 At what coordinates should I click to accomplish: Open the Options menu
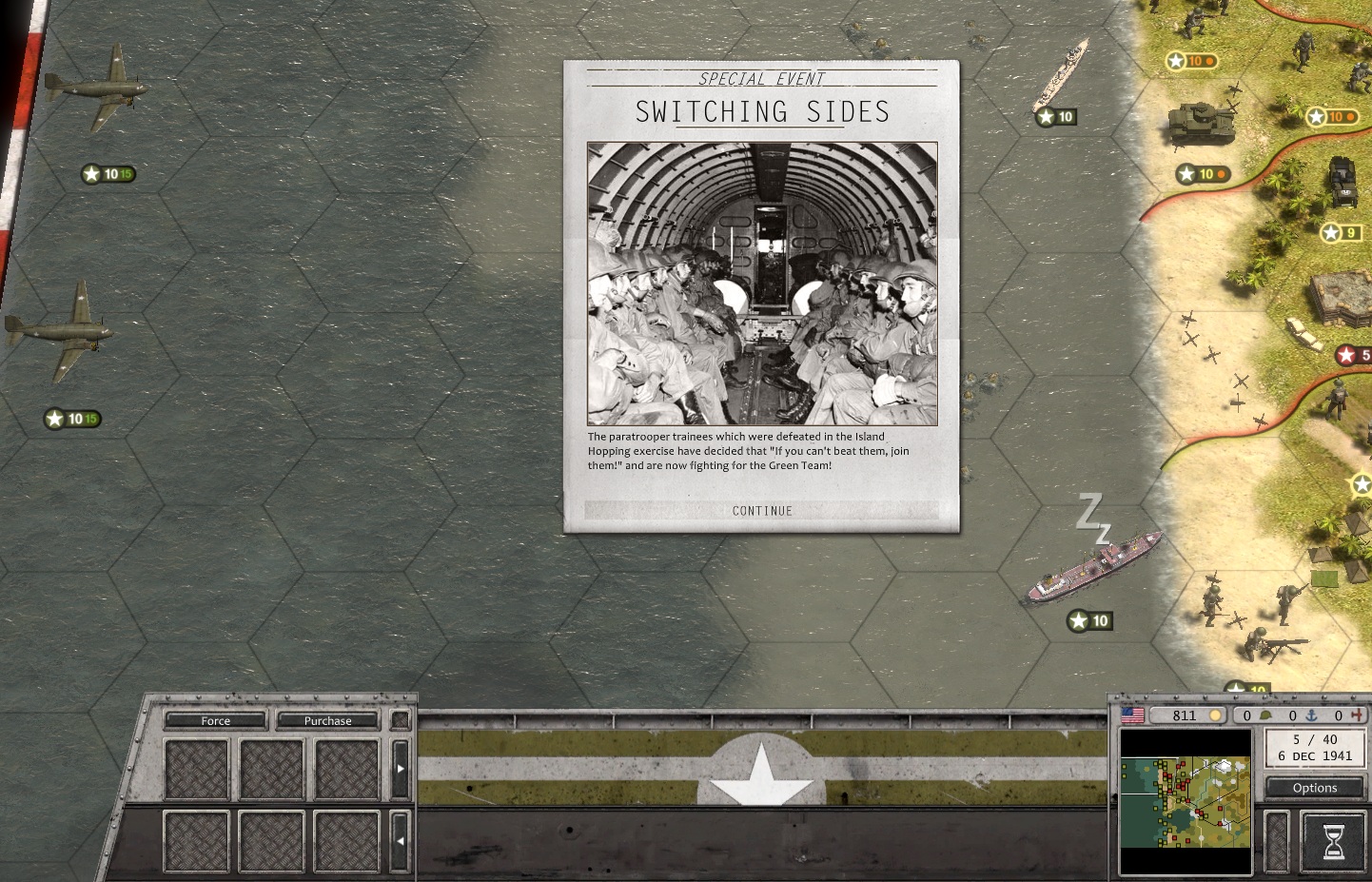pyautogui.click(x=1315, y=788)
